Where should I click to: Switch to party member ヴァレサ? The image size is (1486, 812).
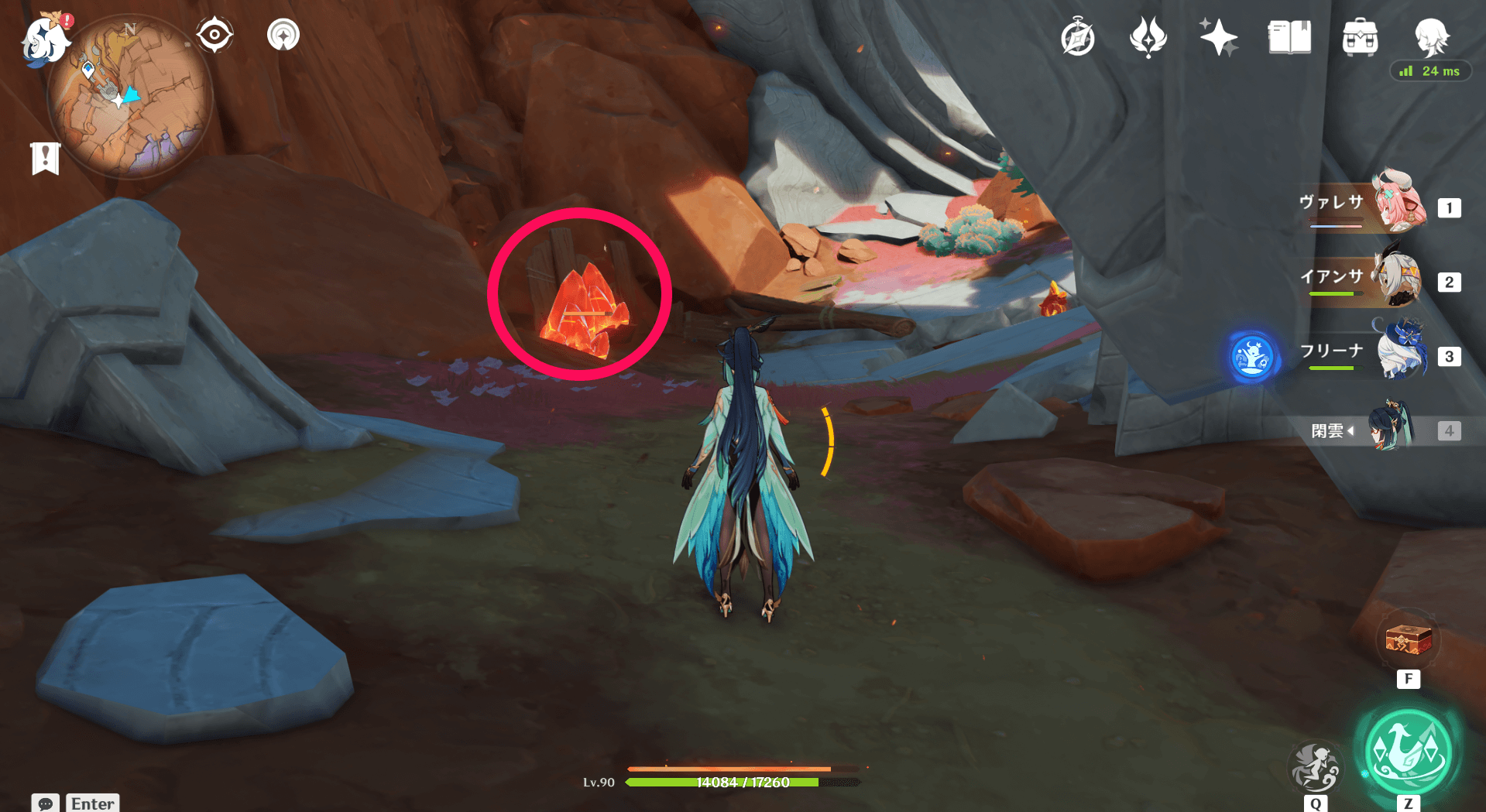(1399, 204)
